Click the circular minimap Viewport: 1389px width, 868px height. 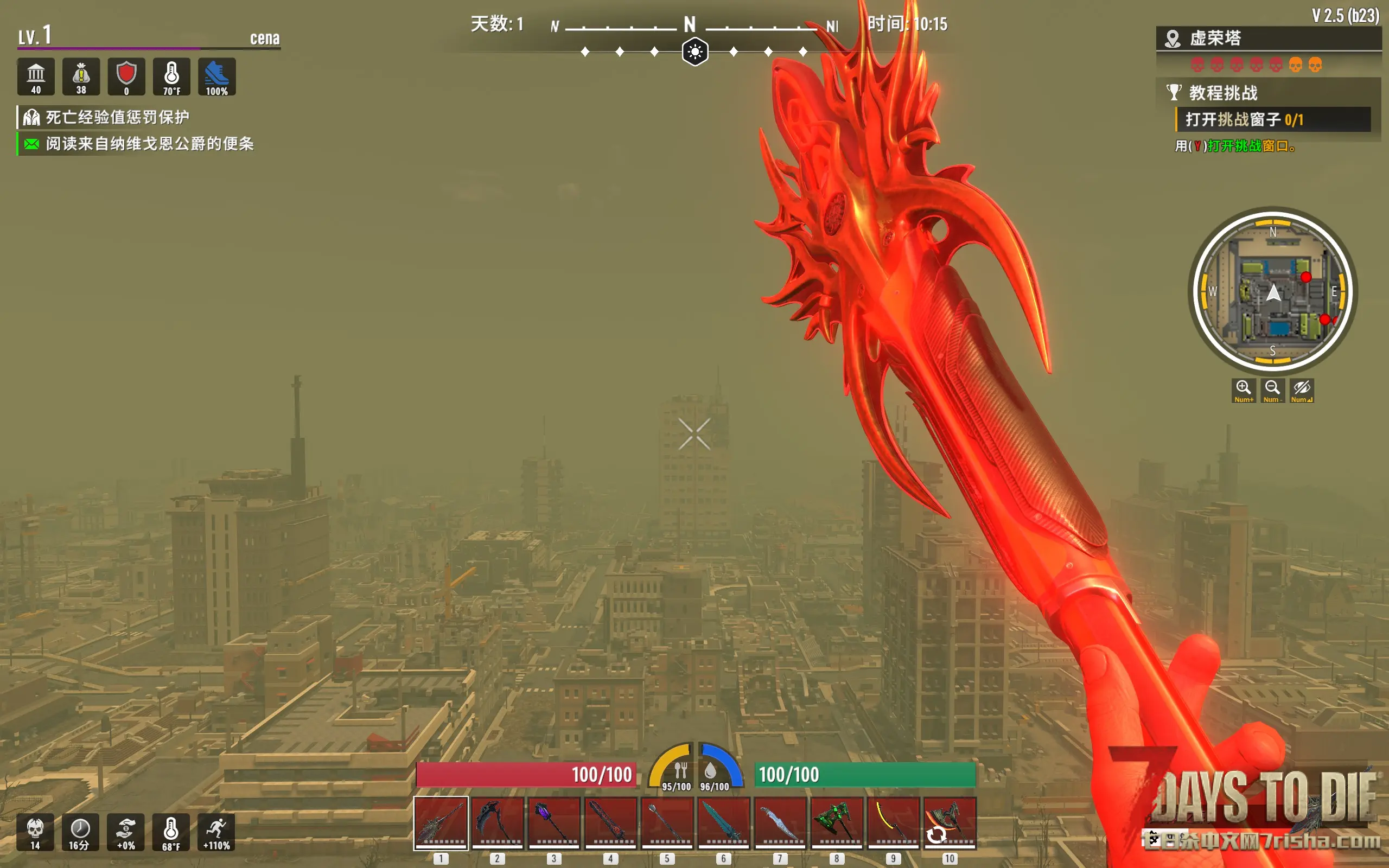click(1272, 291)
